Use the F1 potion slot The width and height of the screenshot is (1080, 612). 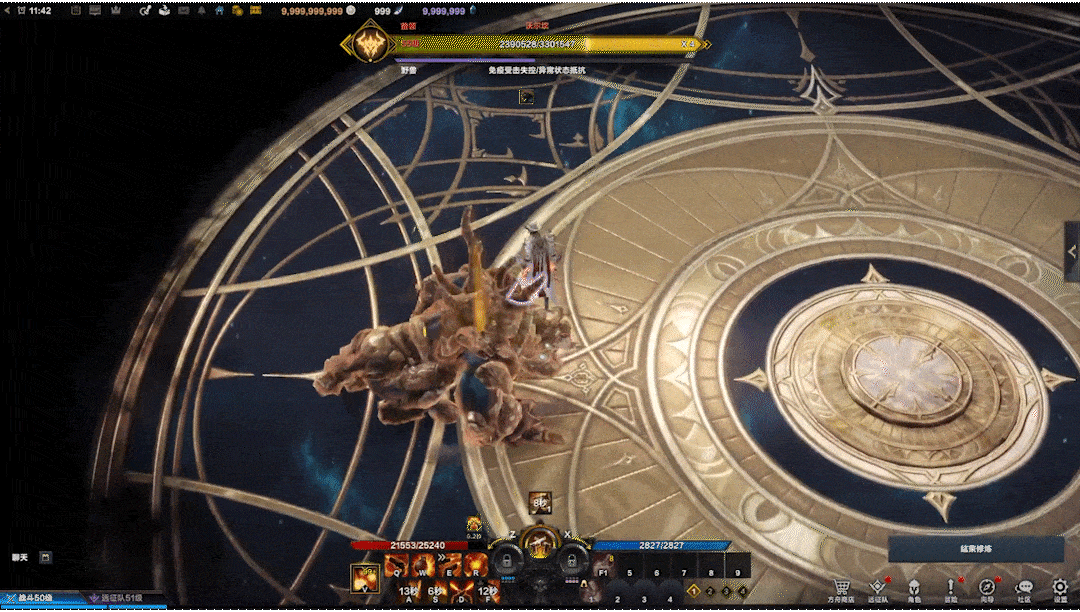tap(603, 573)
